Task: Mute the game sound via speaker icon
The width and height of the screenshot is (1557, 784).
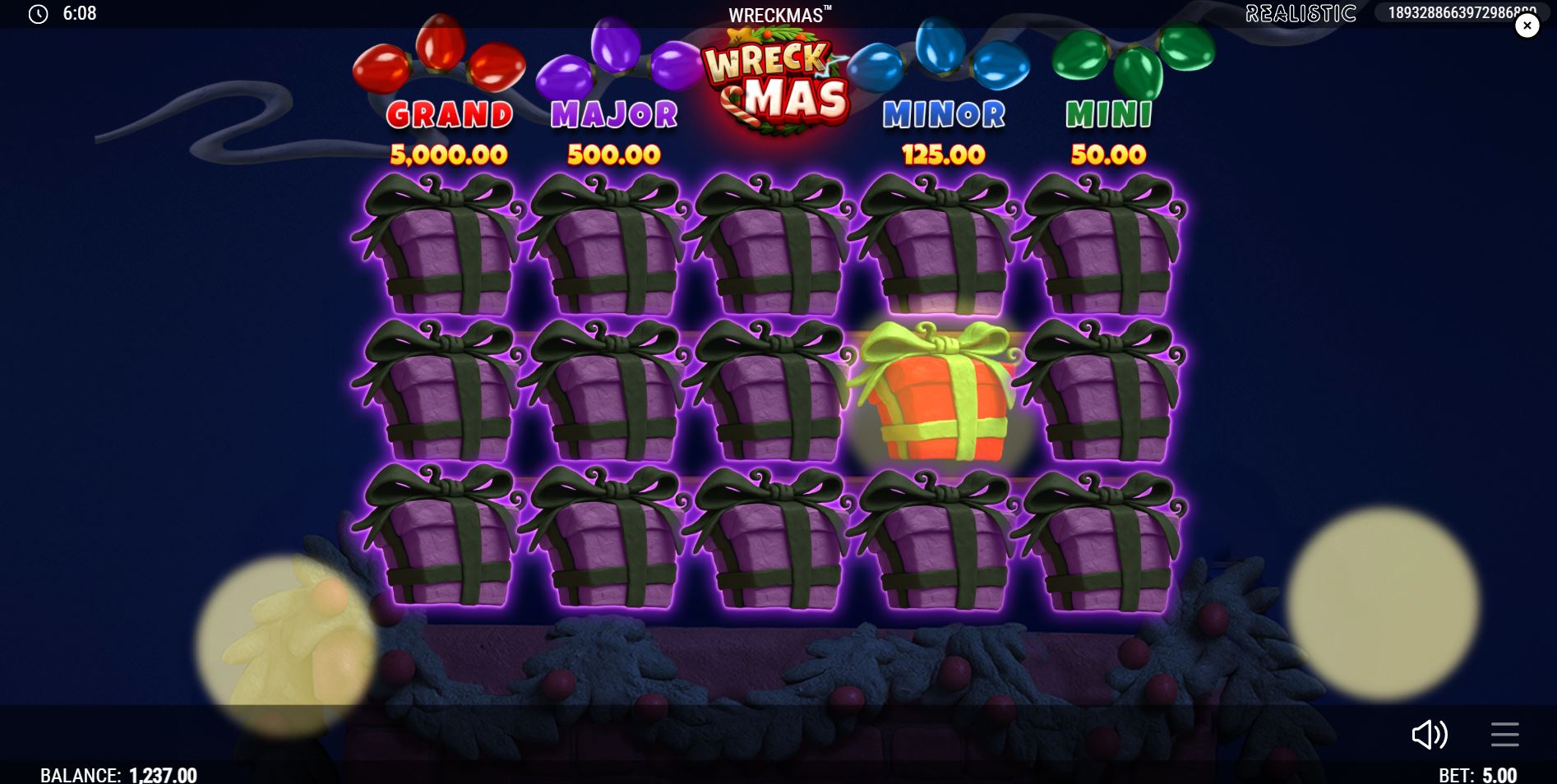Action: click(x=1431, y=736)
